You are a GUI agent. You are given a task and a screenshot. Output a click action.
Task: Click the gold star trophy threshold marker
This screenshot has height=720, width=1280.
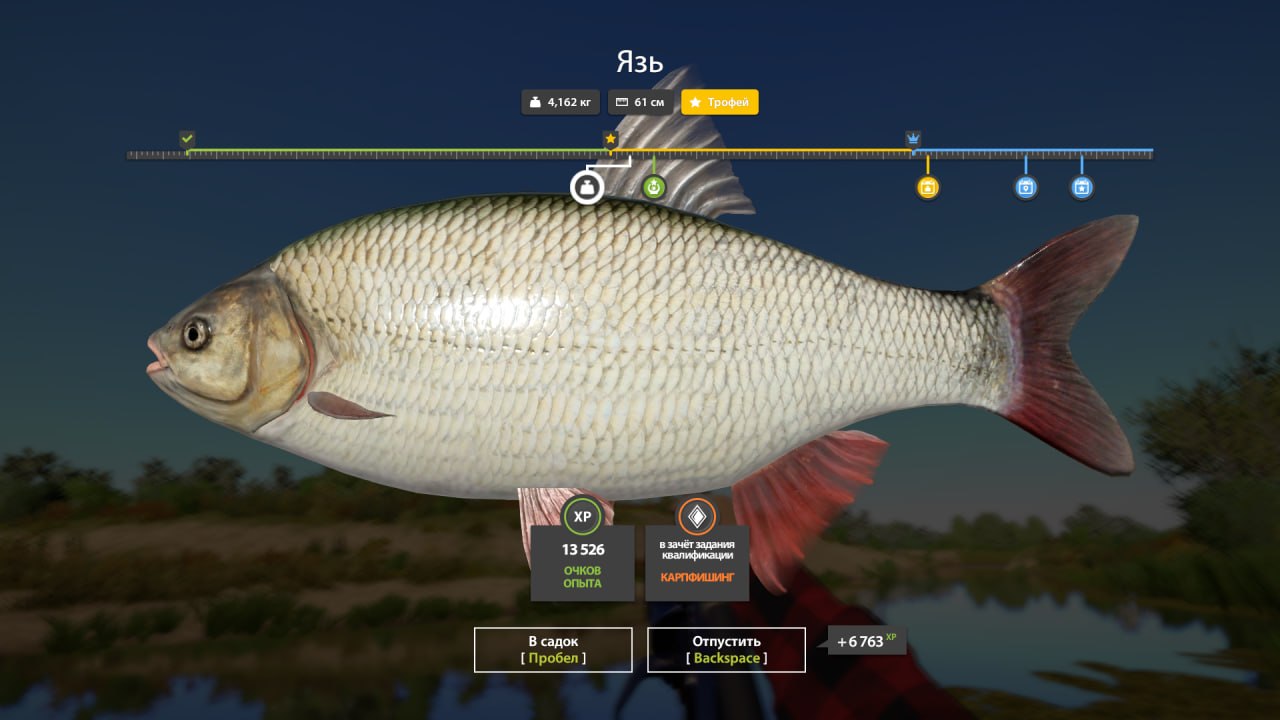(x=610, y=139)
